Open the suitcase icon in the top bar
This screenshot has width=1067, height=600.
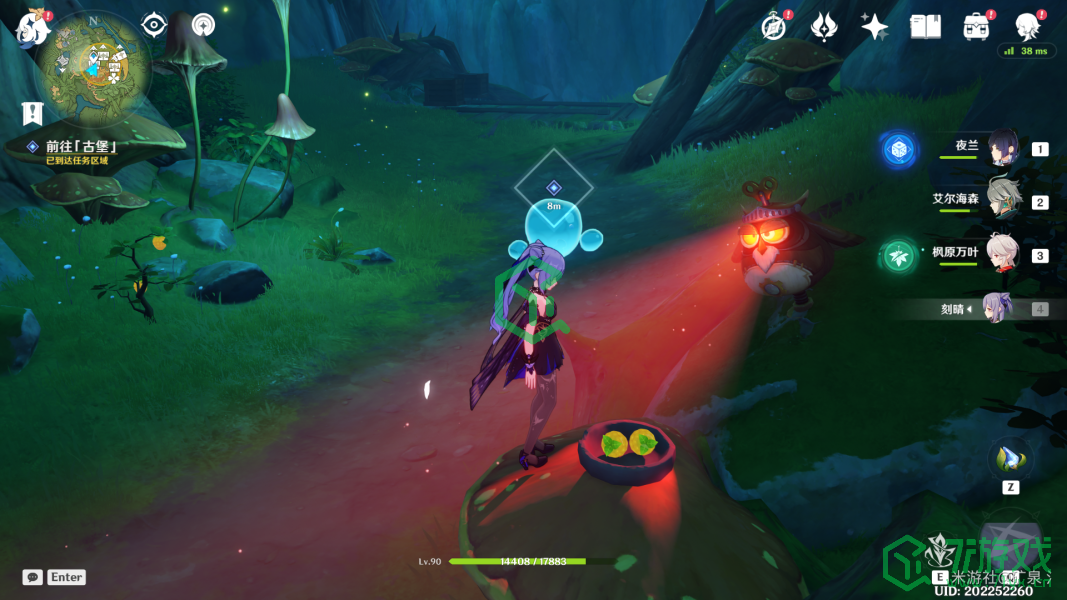tap(976, 27)
